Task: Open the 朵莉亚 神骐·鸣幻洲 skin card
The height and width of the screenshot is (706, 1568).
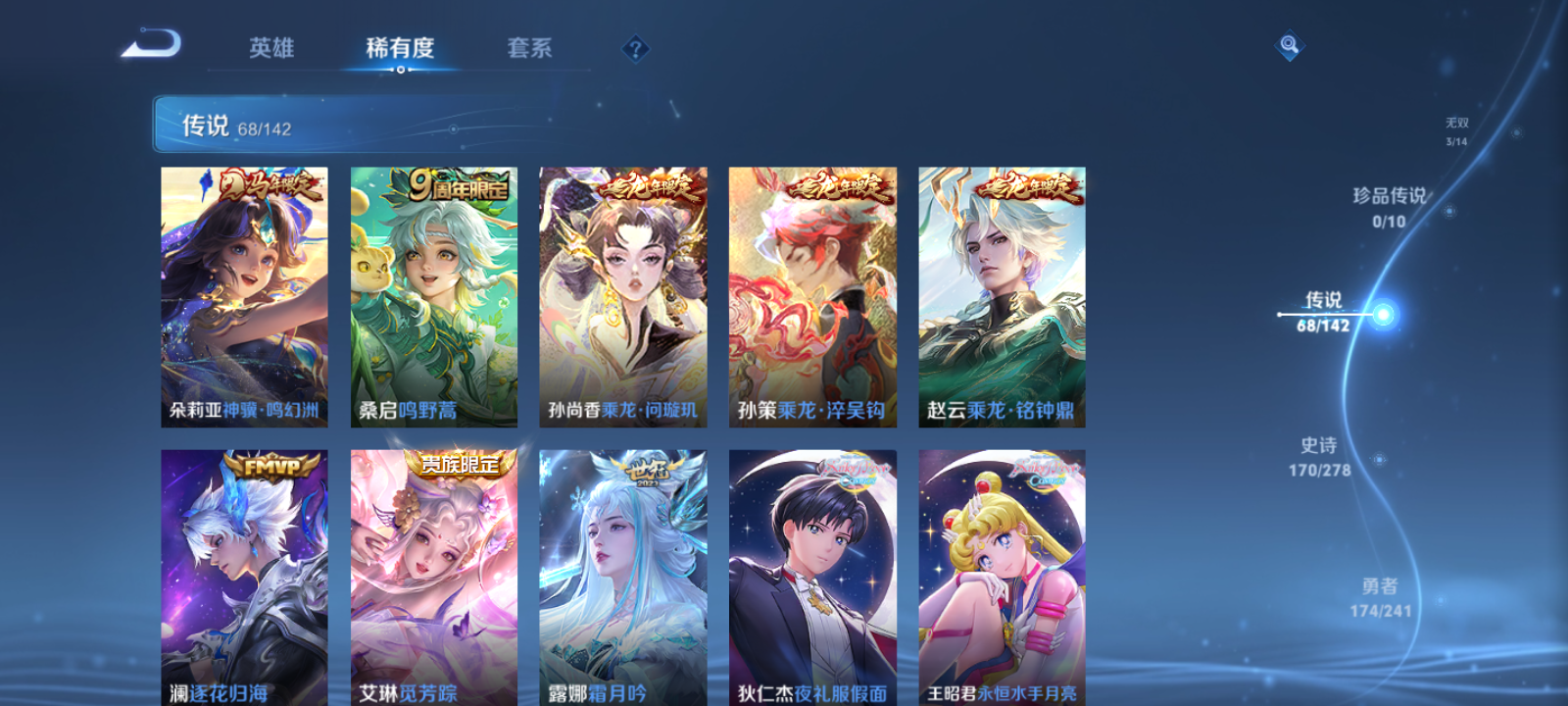Action: 245,294
